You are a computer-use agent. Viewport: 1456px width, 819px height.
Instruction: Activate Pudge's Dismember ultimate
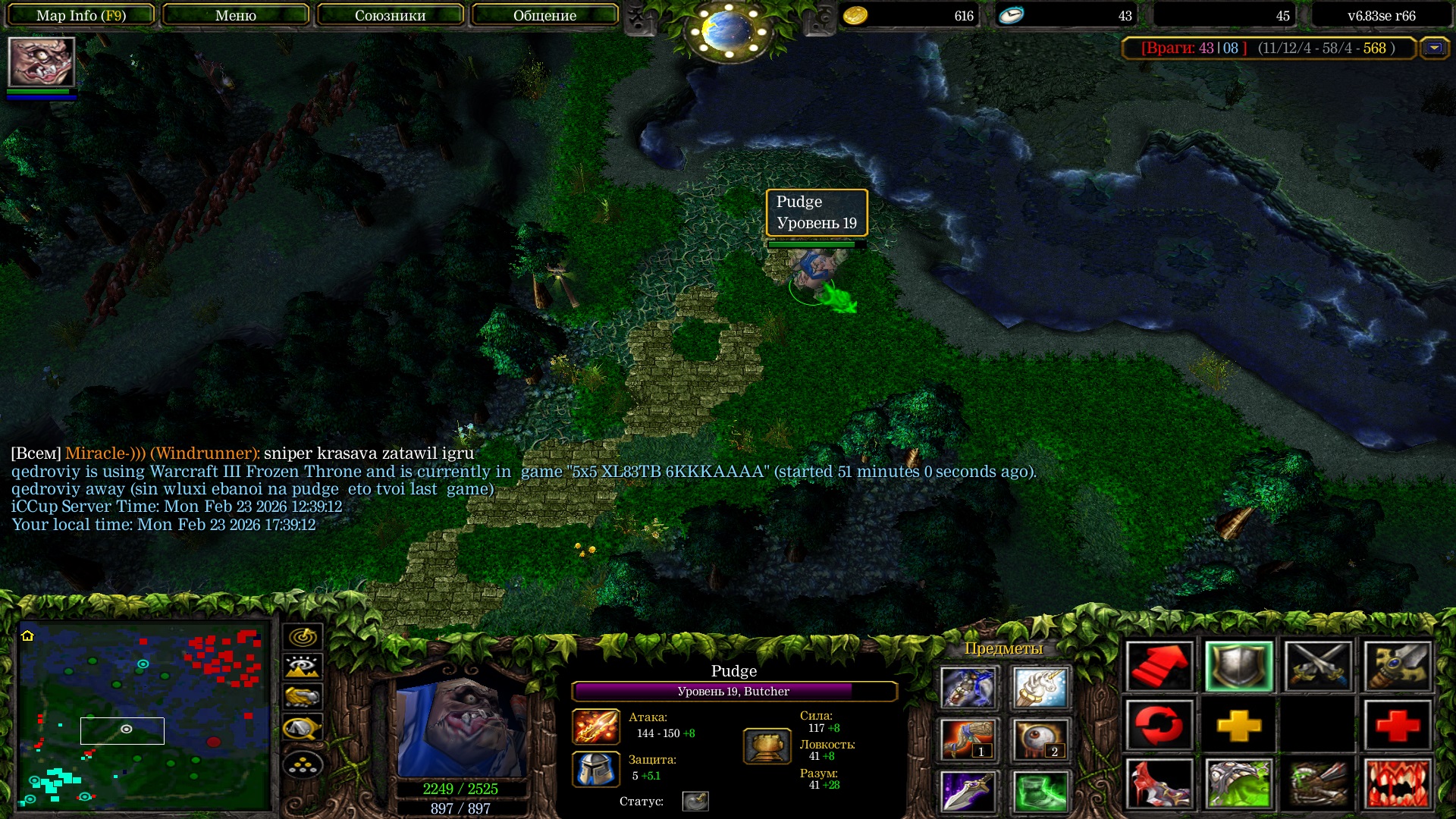[x=1398, y=783]
